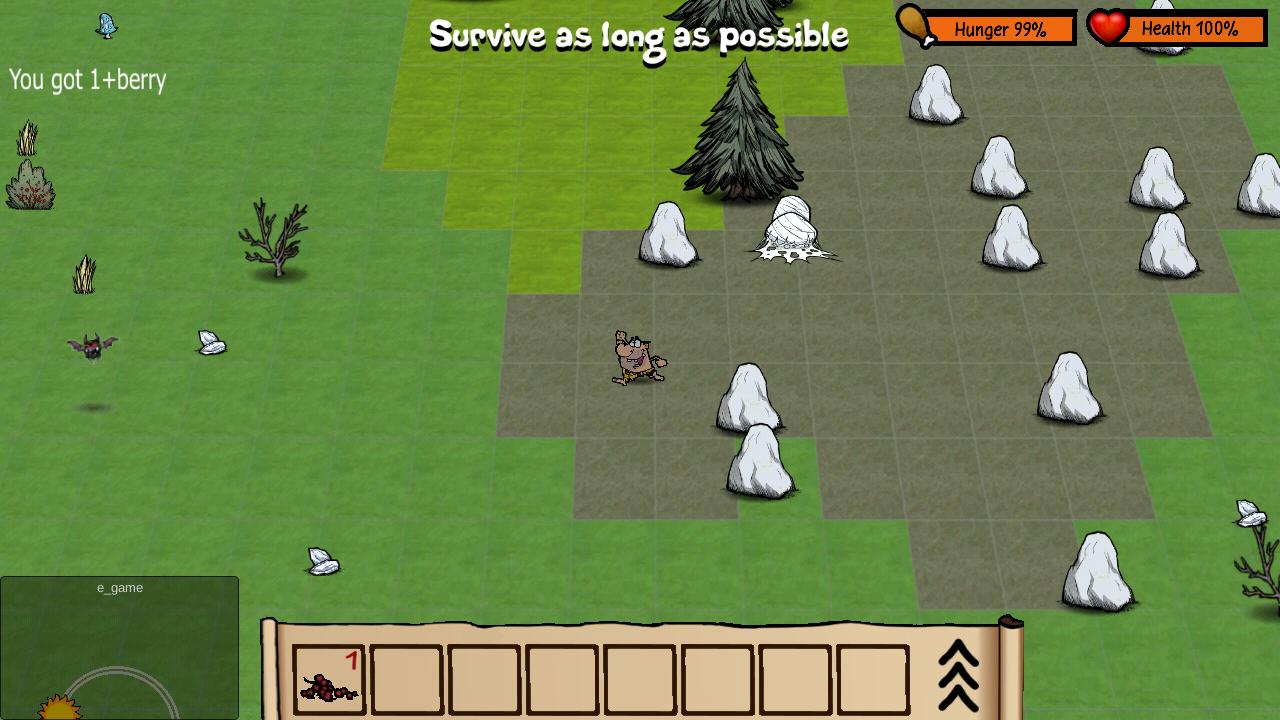Select the berry stack in the first inventory slot
1280x720 pixels.
[x=330, y=678]
